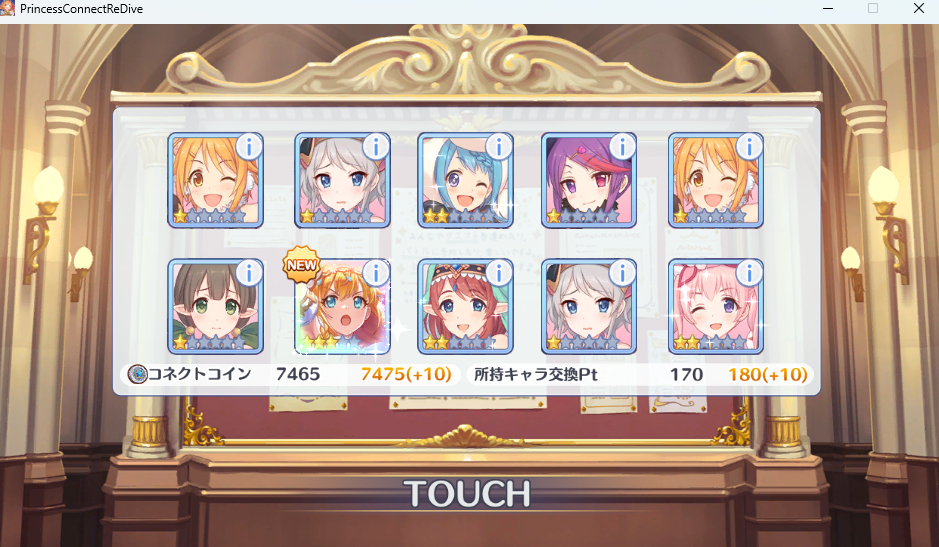939x547 pixels.
Task: Open info on the blue-haired character card
Action: click(498, 147)
